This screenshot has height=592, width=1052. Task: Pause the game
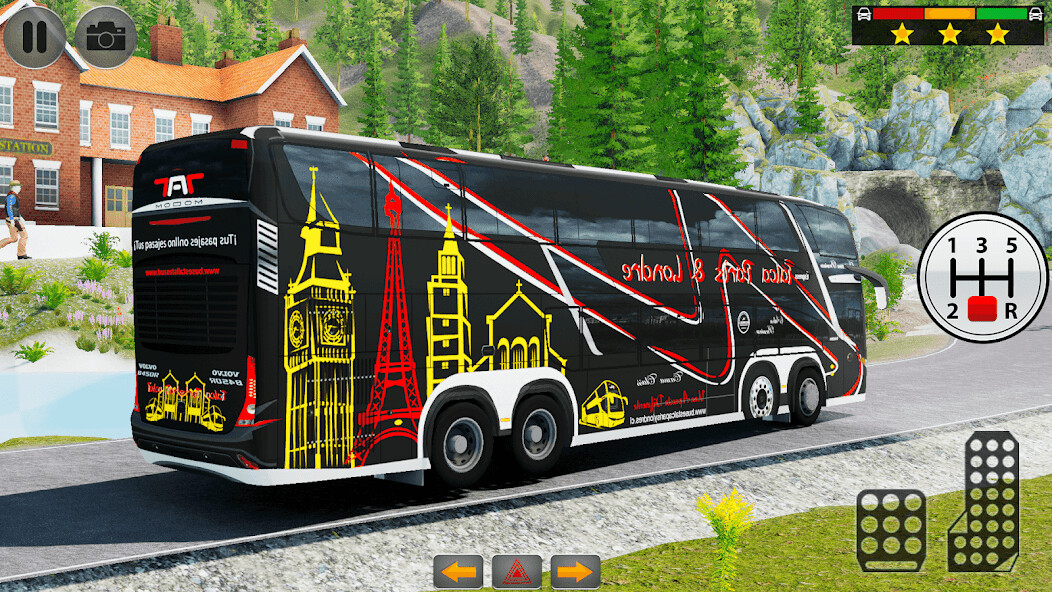pyautogui.click(x=34, y=37)
